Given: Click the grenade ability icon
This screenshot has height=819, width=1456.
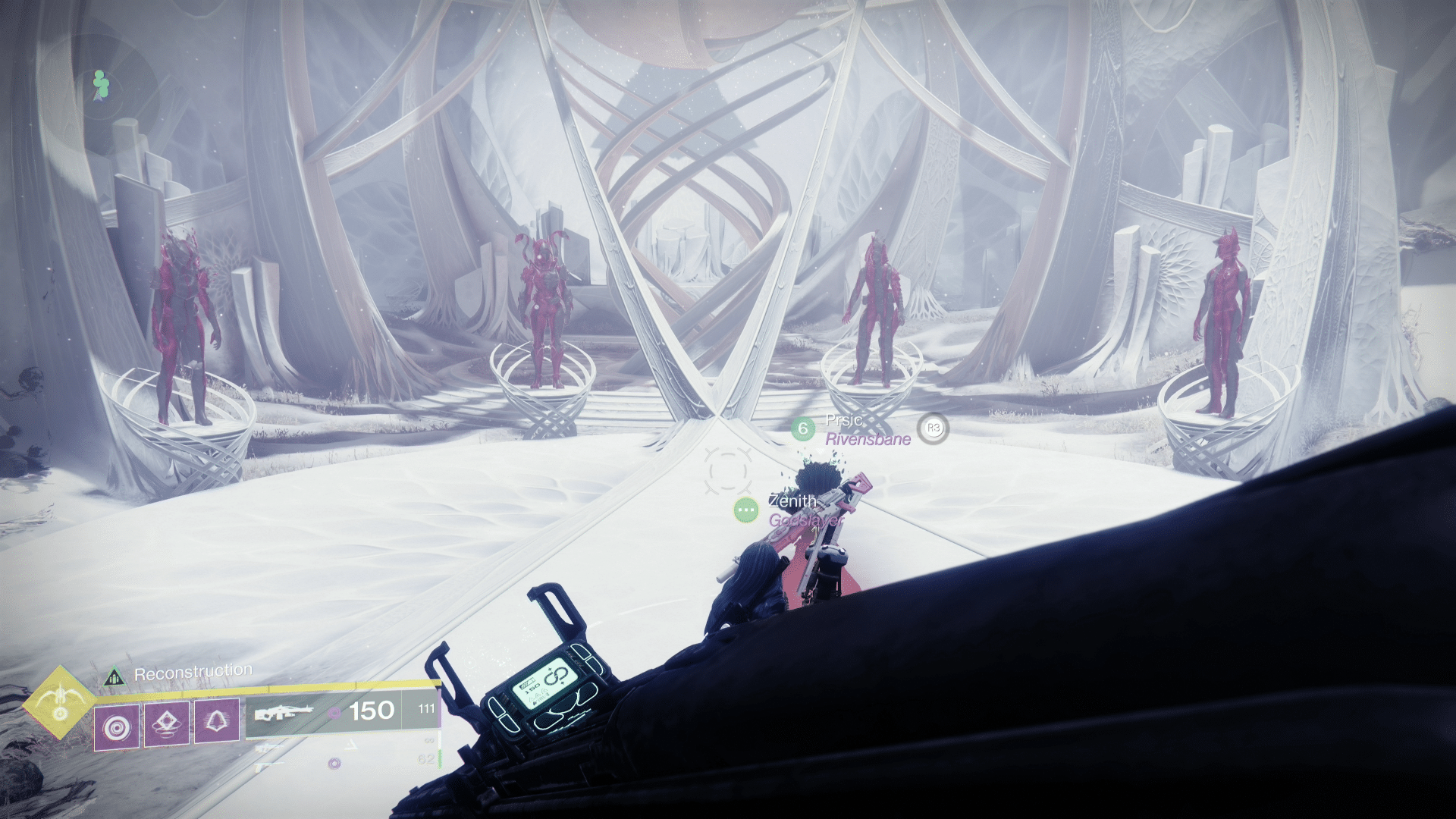Looking at the screenshot, I should (x=169, y=726).
